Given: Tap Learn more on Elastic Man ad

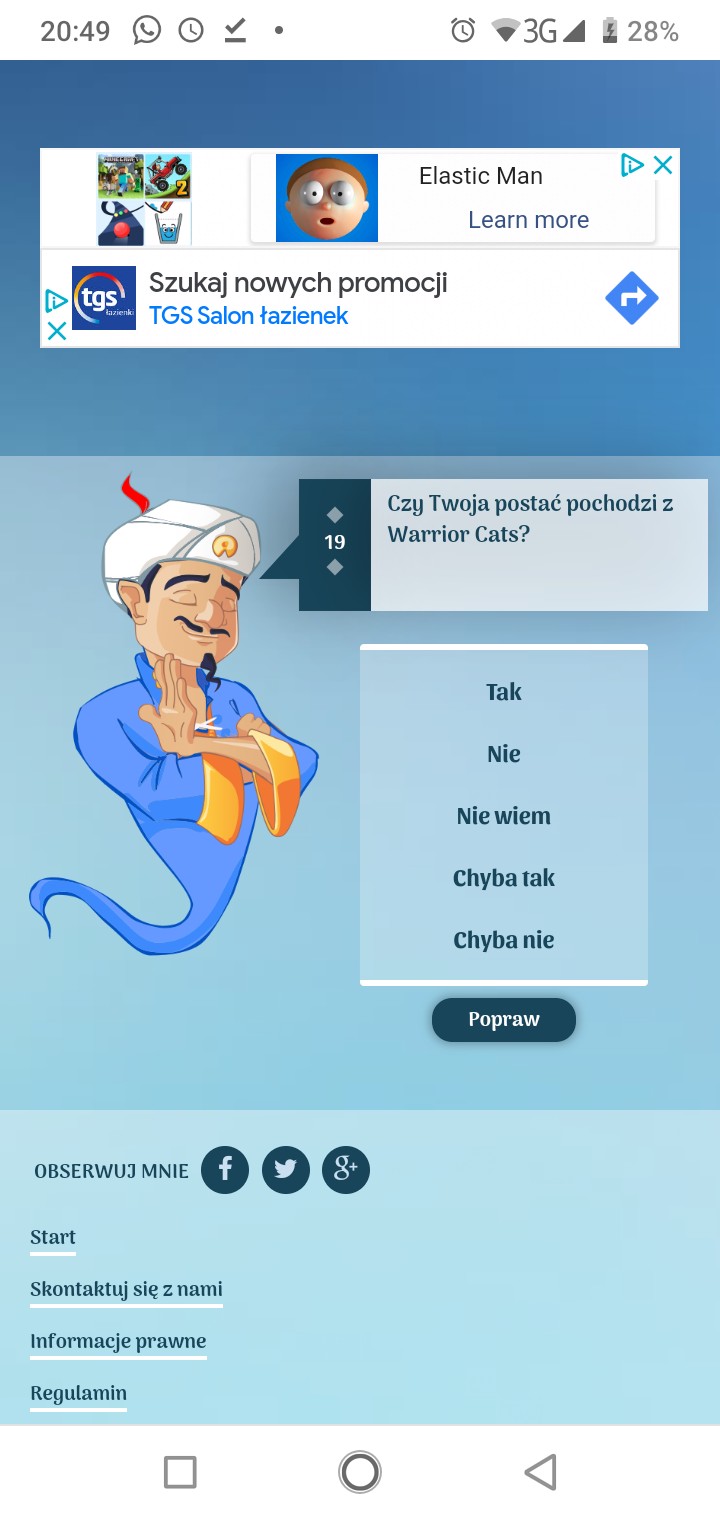Looking at the screenshot, I should [x=528, y=220].
